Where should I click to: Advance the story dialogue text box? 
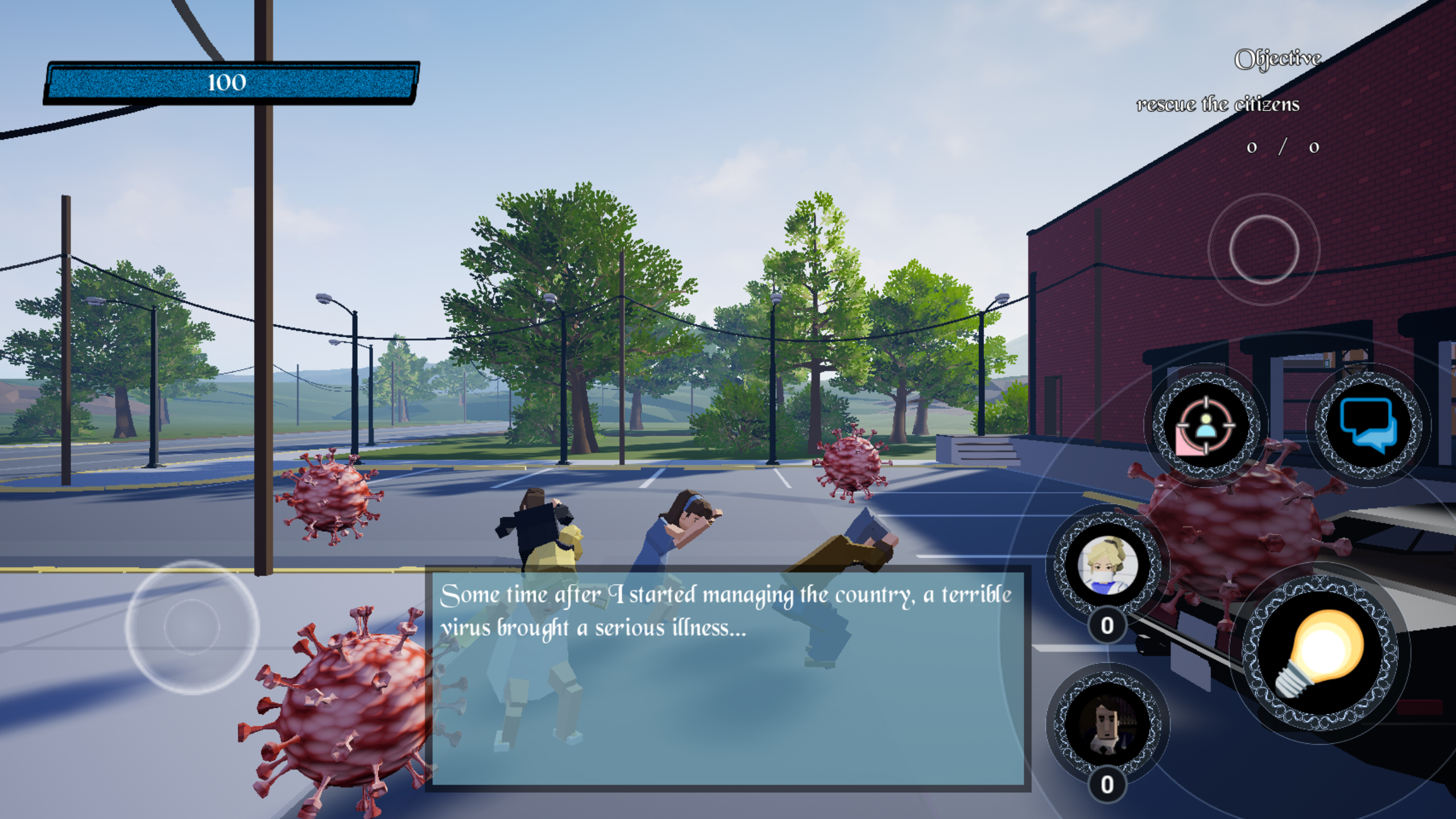point(728,678)
